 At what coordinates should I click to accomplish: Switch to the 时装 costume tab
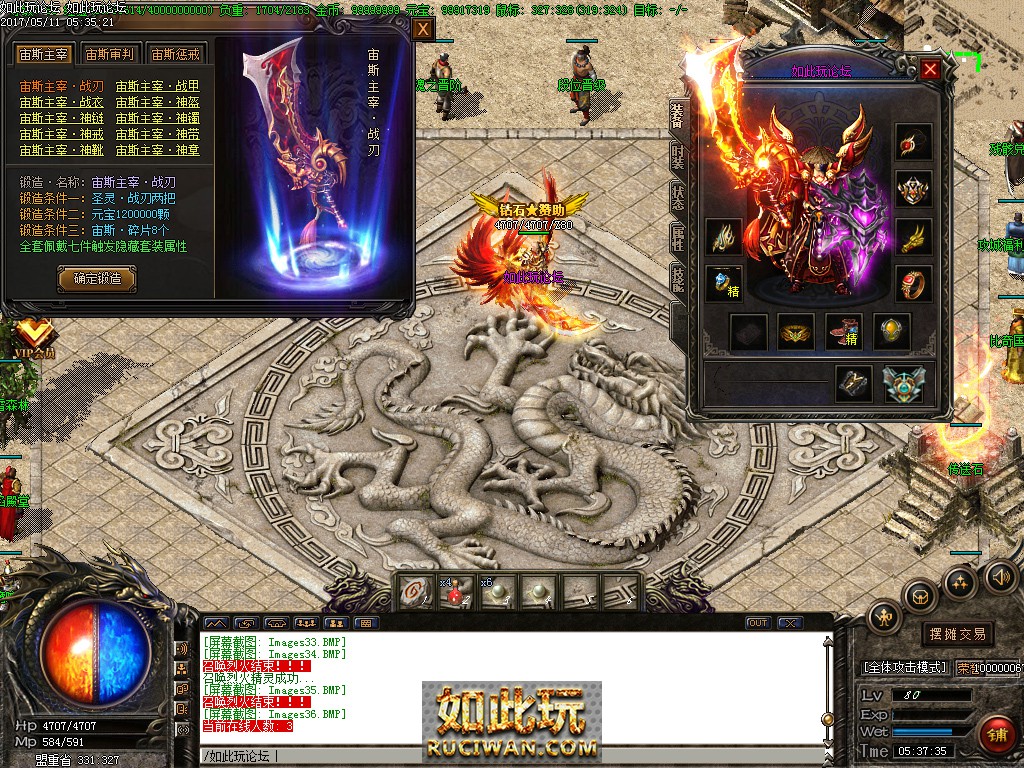click(x=677, y=157)
